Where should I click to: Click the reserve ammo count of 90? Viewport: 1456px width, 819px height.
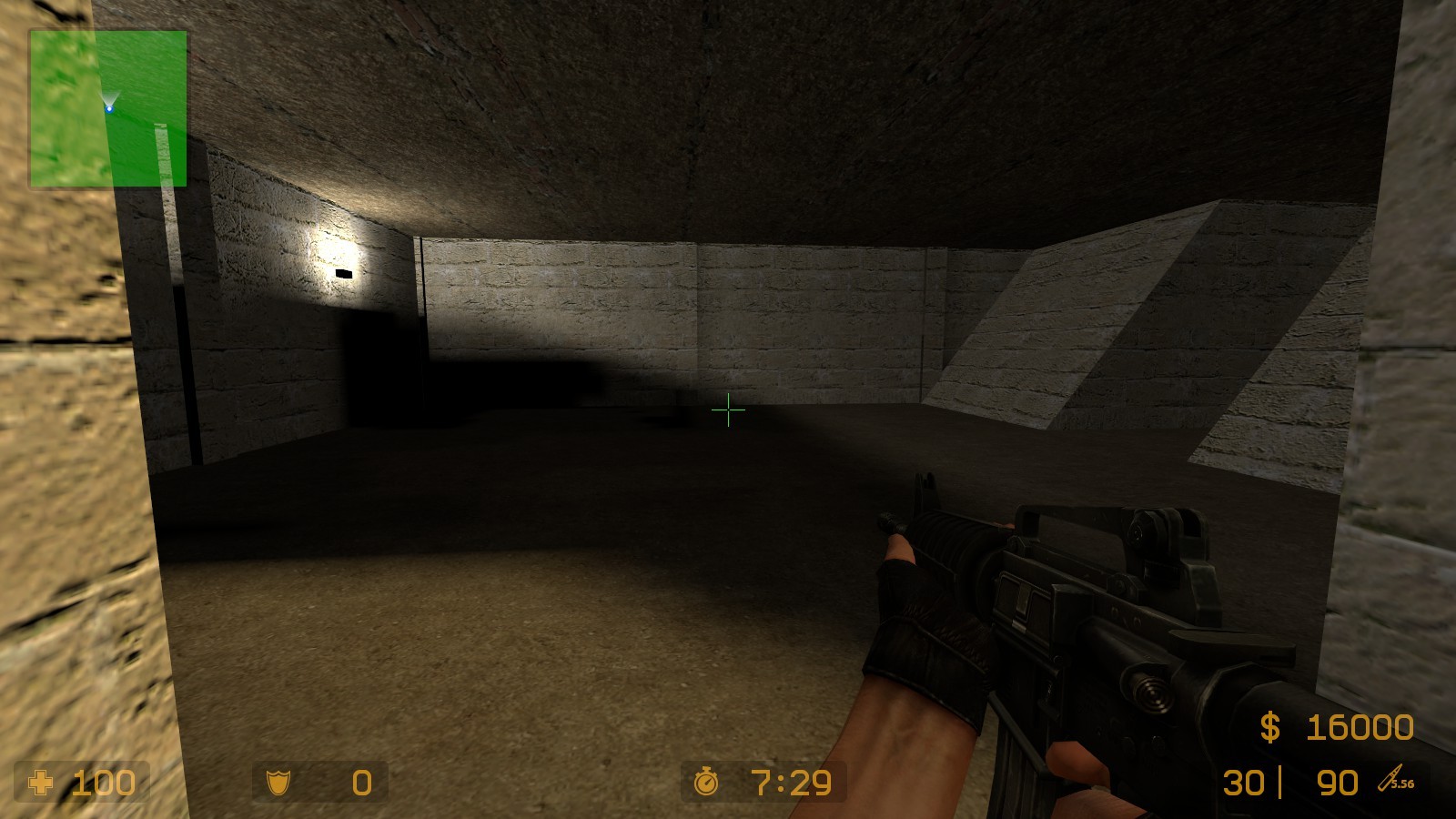point(1338,783)
